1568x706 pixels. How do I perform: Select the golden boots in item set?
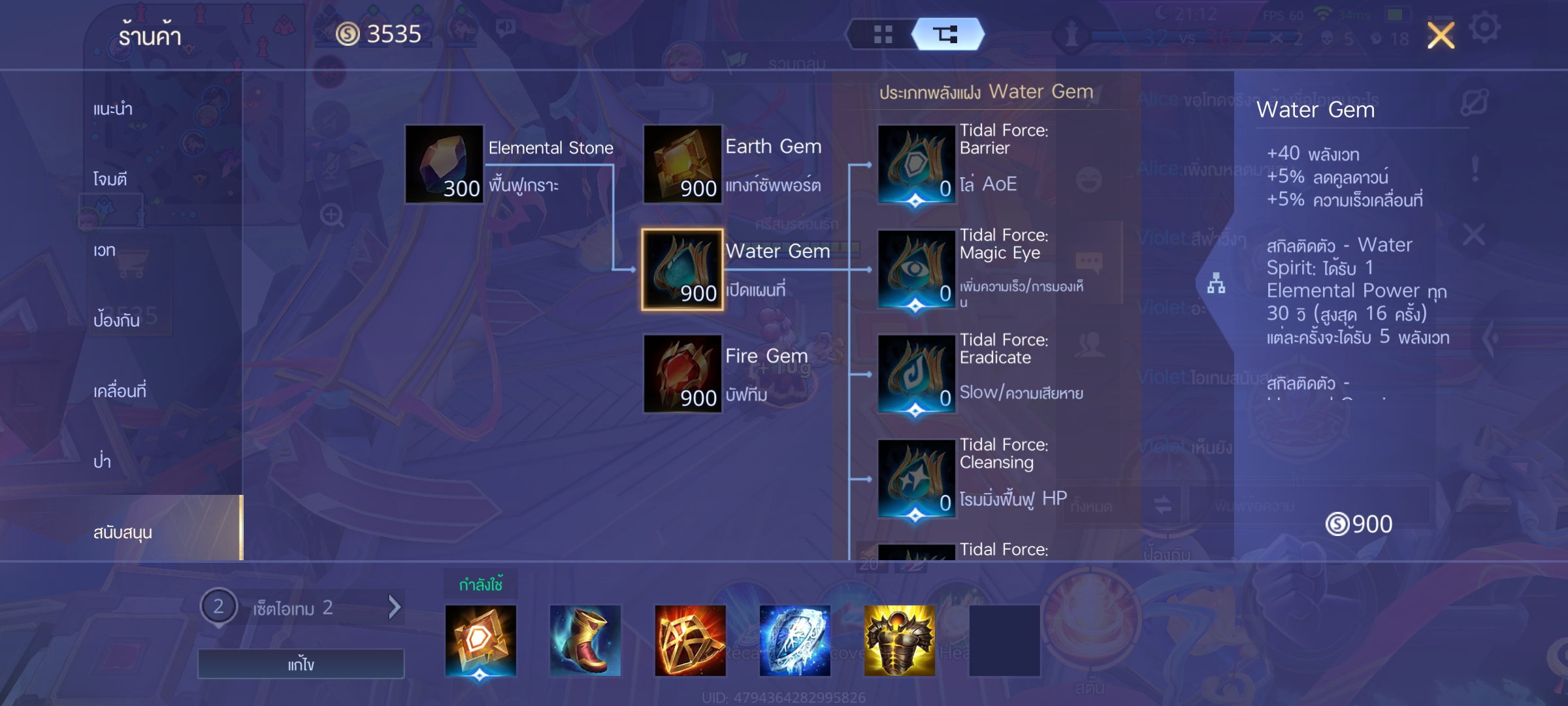585,641
